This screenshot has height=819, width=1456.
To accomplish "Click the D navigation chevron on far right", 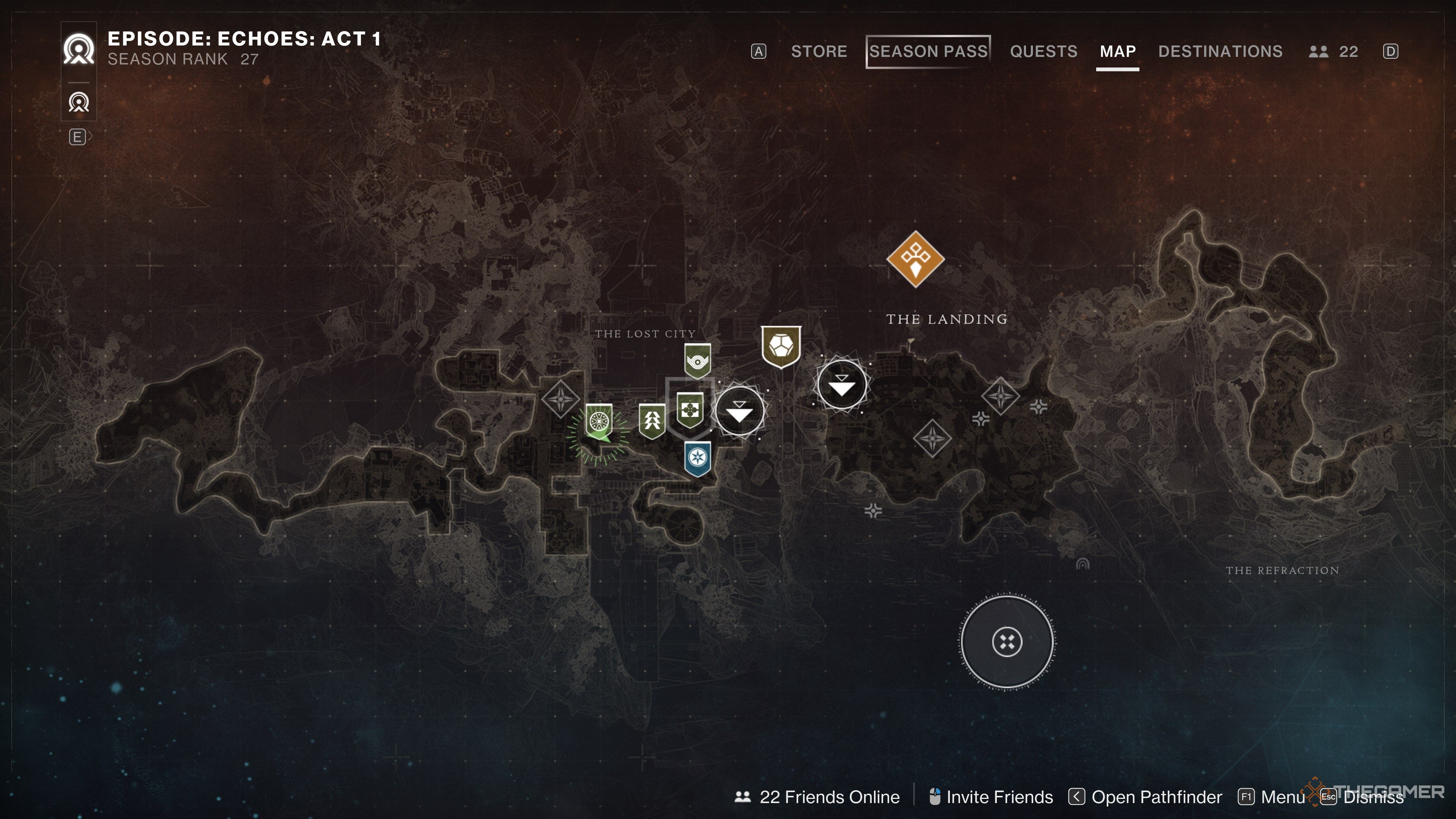I will point(1390,52).
